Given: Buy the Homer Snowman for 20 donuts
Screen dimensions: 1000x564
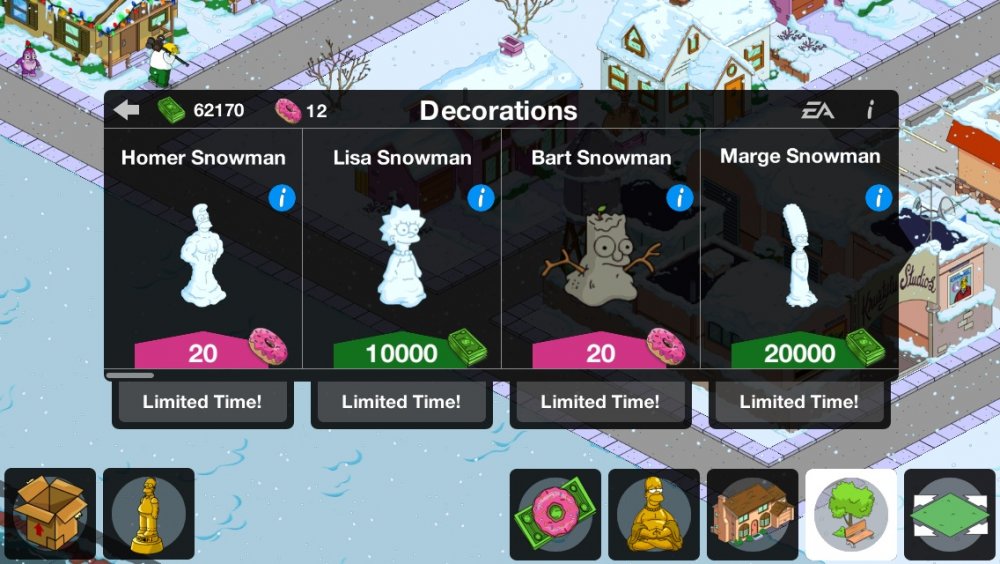Looking at the screenshot, I should pos(203,352).
